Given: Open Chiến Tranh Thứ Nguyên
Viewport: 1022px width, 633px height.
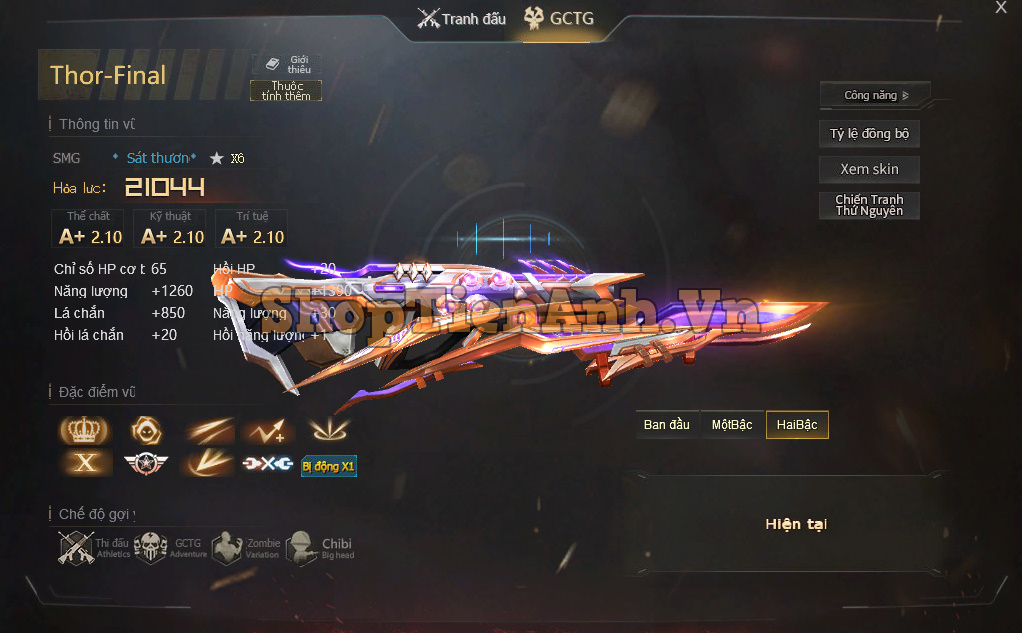Looking at the screenshot, I should (x=869, y=205).
